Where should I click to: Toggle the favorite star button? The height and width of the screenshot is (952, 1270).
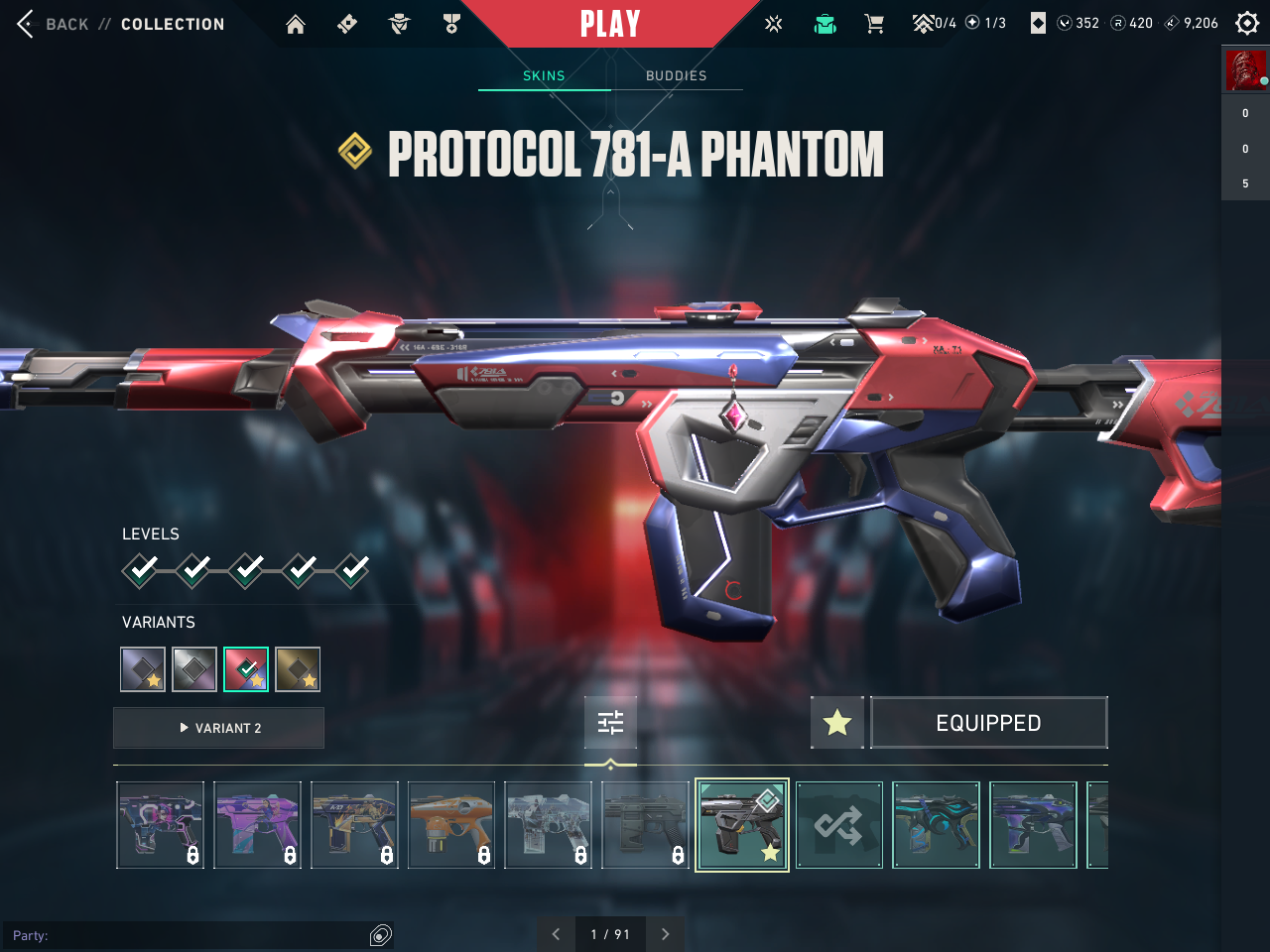click(837, 723)
